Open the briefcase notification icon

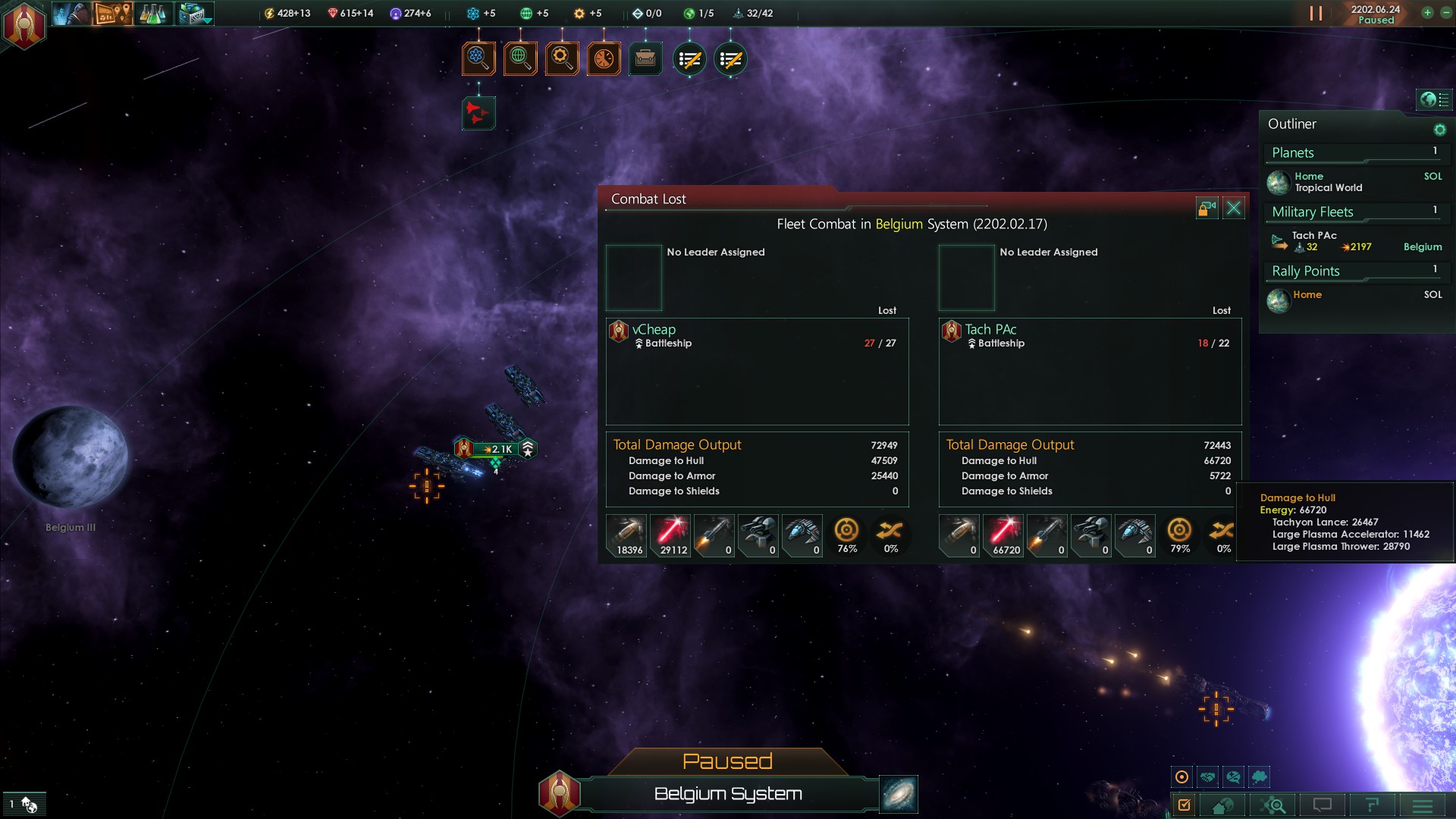point(645,58)
